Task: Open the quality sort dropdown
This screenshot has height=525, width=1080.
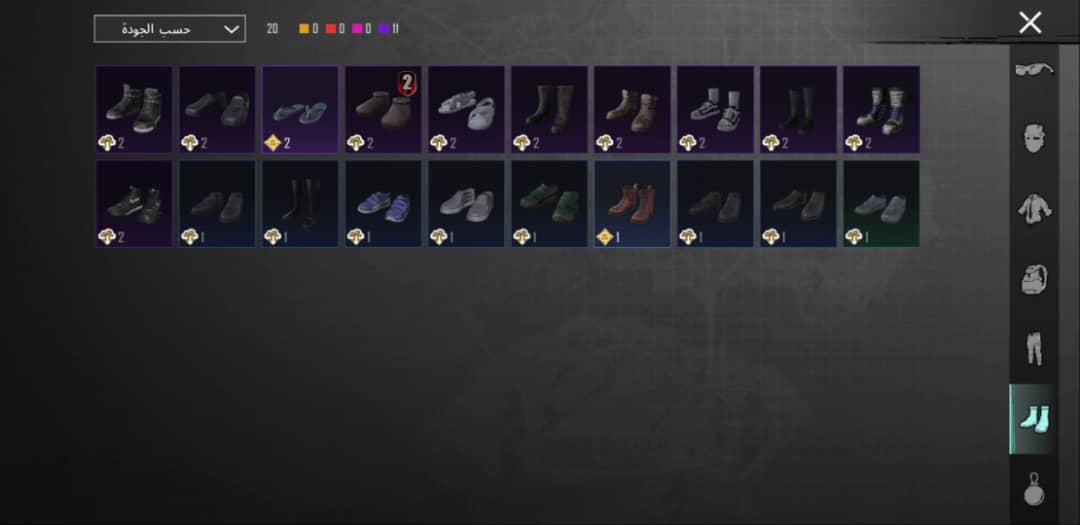Action: coord(169,29)
